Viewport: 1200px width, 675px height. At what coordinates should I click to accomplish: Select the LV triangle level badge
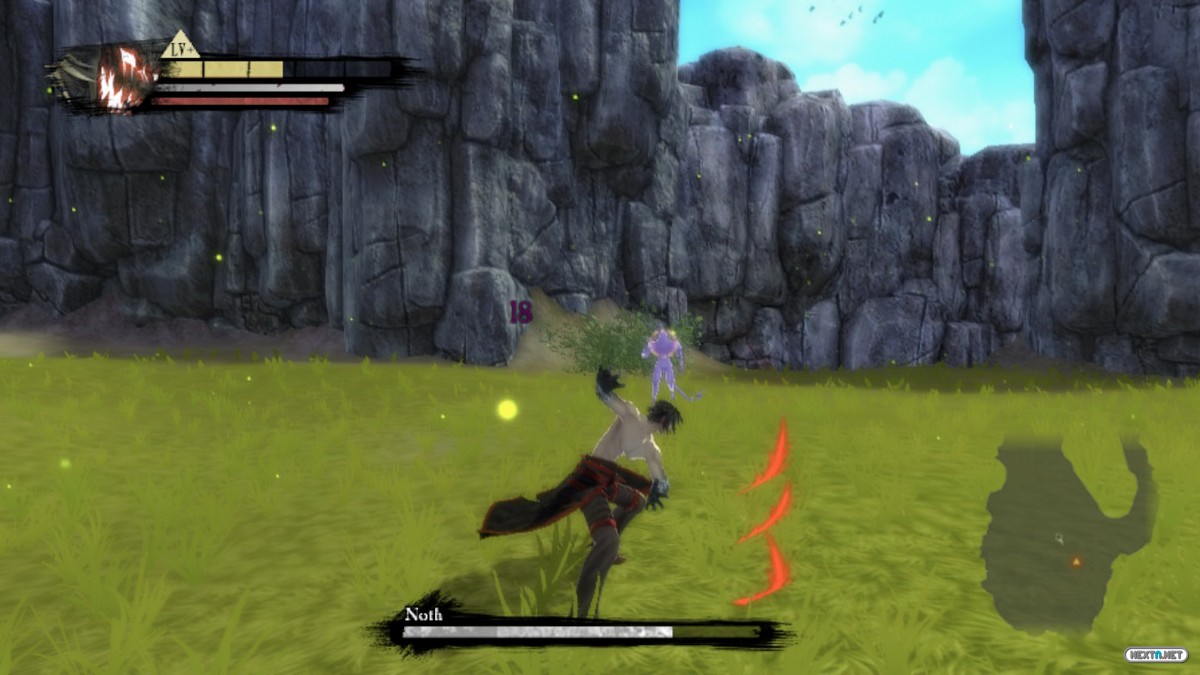click(180, 47)
